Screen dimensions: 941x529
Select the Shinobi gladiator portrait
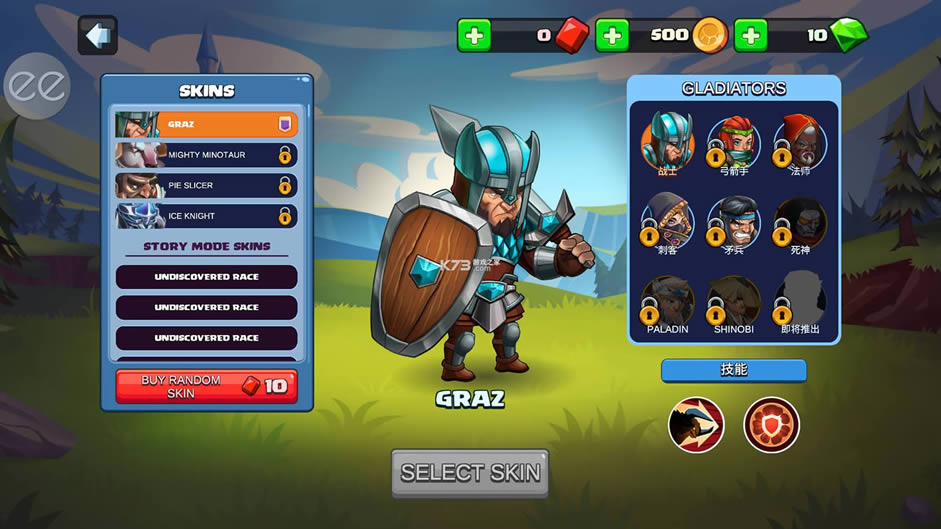click(734, 300)
